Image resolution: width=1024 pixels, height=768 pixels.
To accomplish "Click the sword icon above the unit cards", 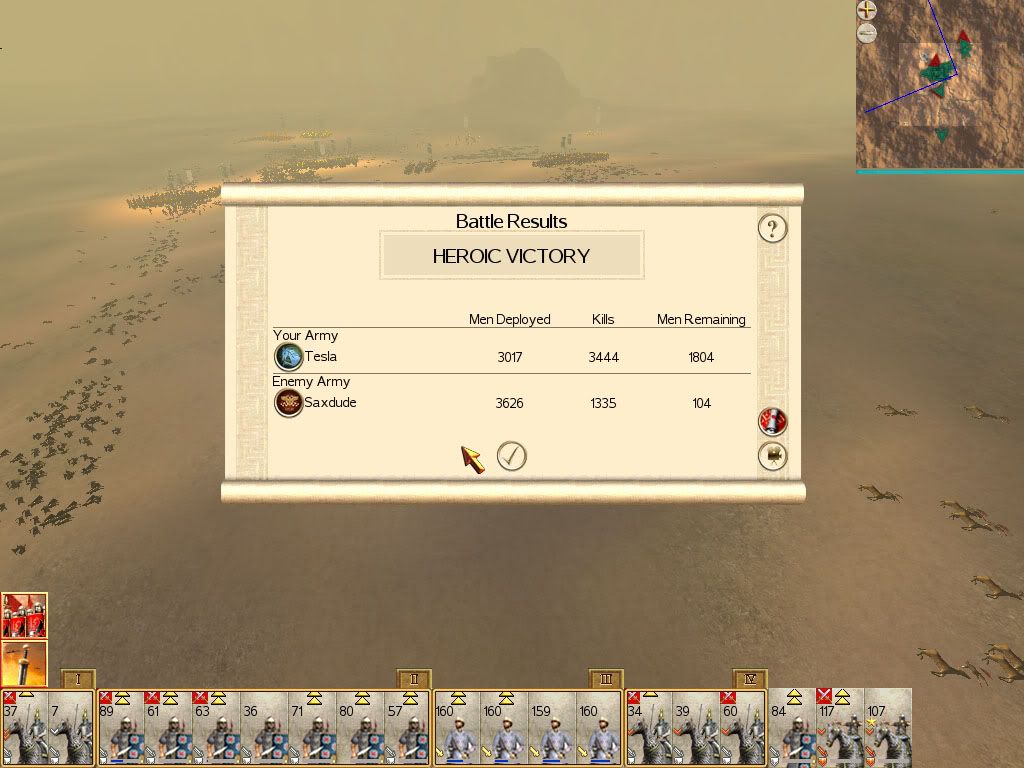I will 24,663.
